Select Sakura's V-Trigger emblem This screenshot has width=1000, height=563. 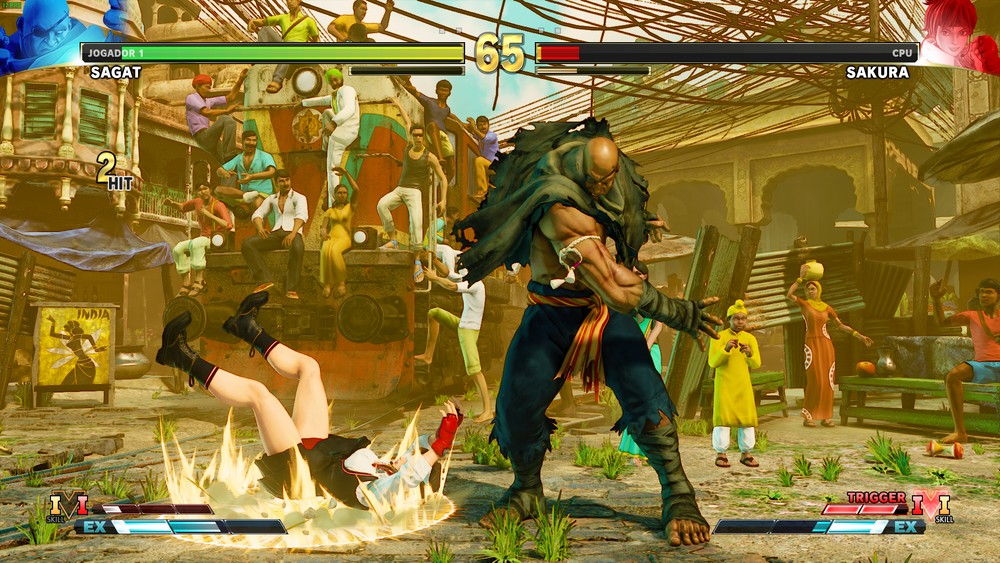click(931, 505)
